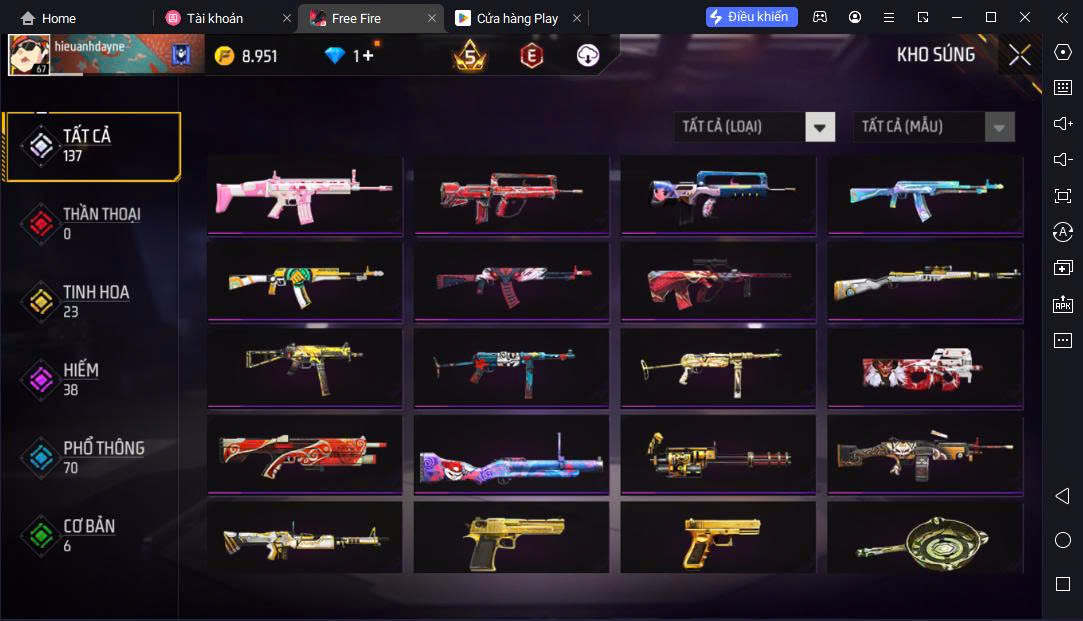Screen dimensions: 1083x621
Task: Close the Kho Súng weapon vault
Action: 1019,56
